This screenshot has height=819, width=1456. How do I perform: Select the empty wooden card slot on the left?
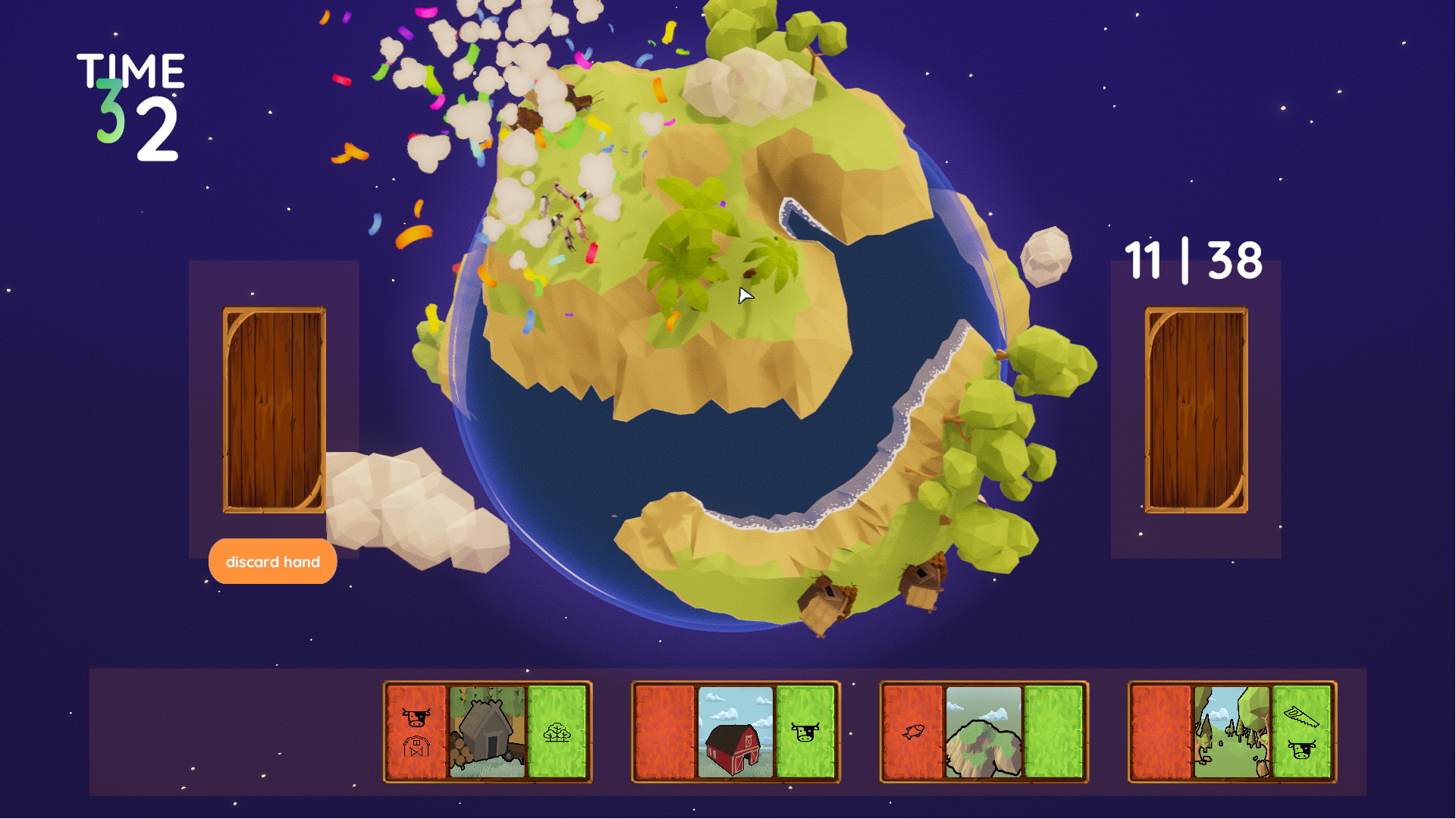(x=273, y=409)
